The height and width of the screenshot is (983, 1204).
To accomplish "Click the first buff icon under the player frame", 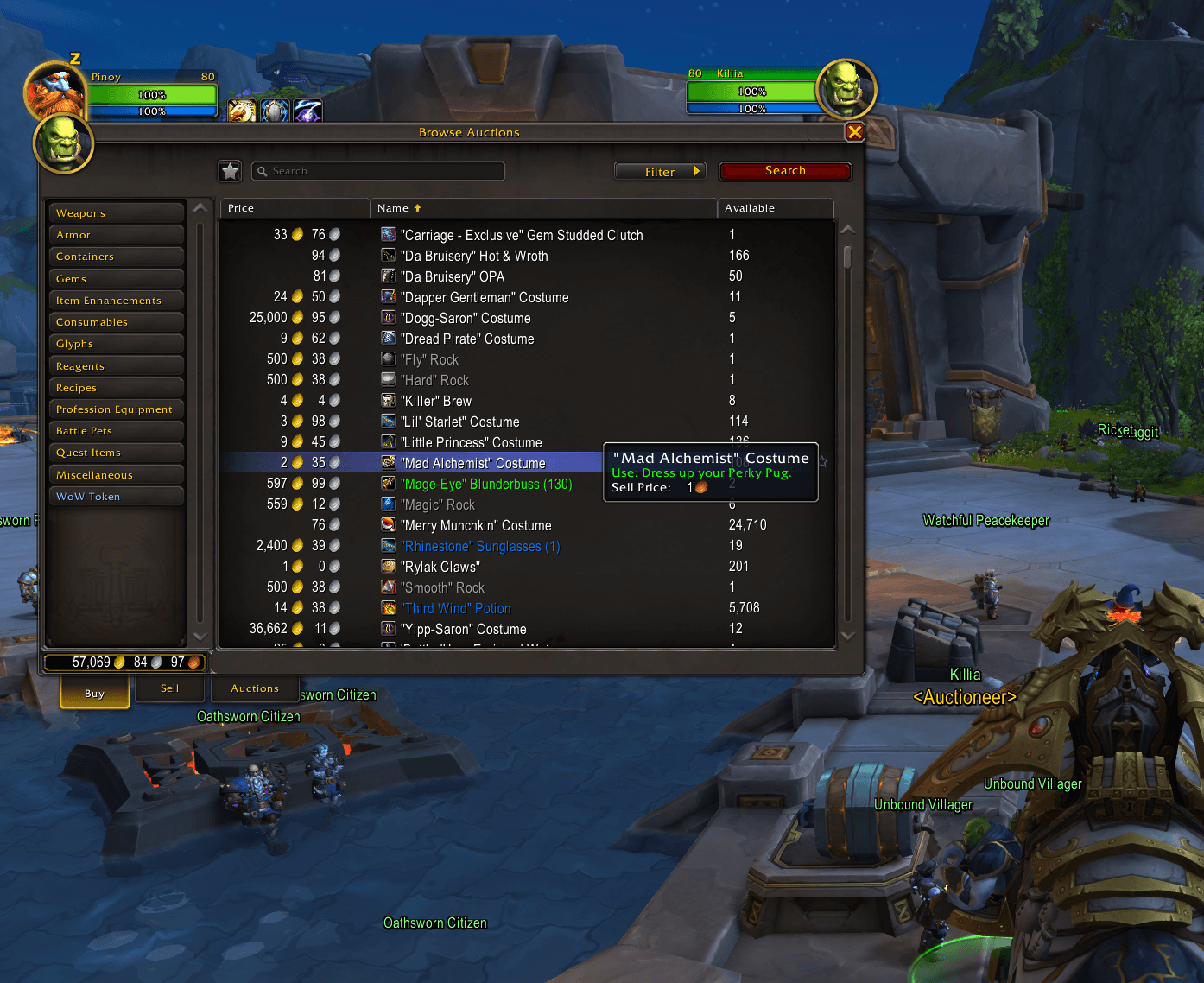I will click(x=242, y=111).
